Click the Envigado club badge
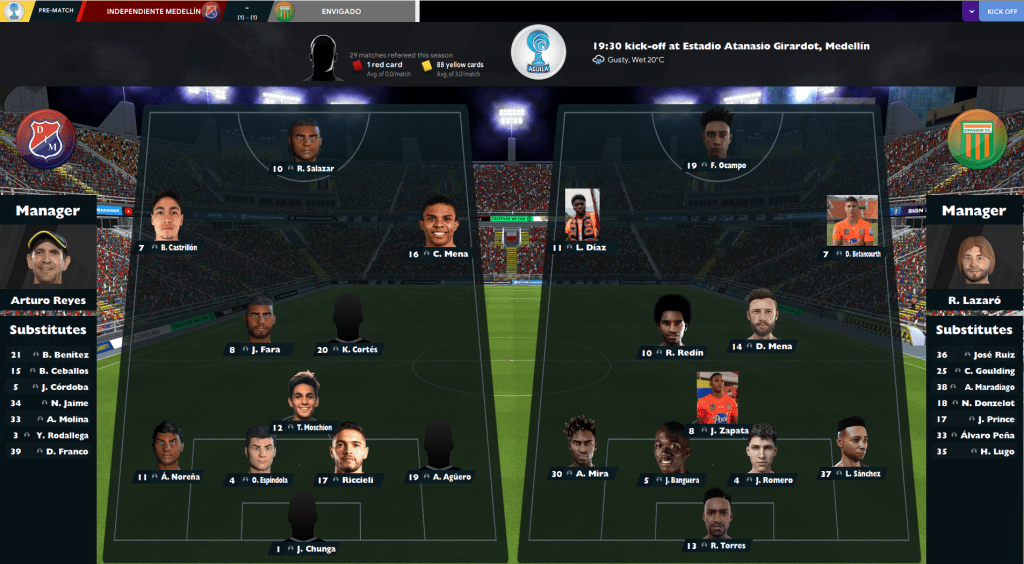Screen dimensions: 1024x564 click(976, 140)
